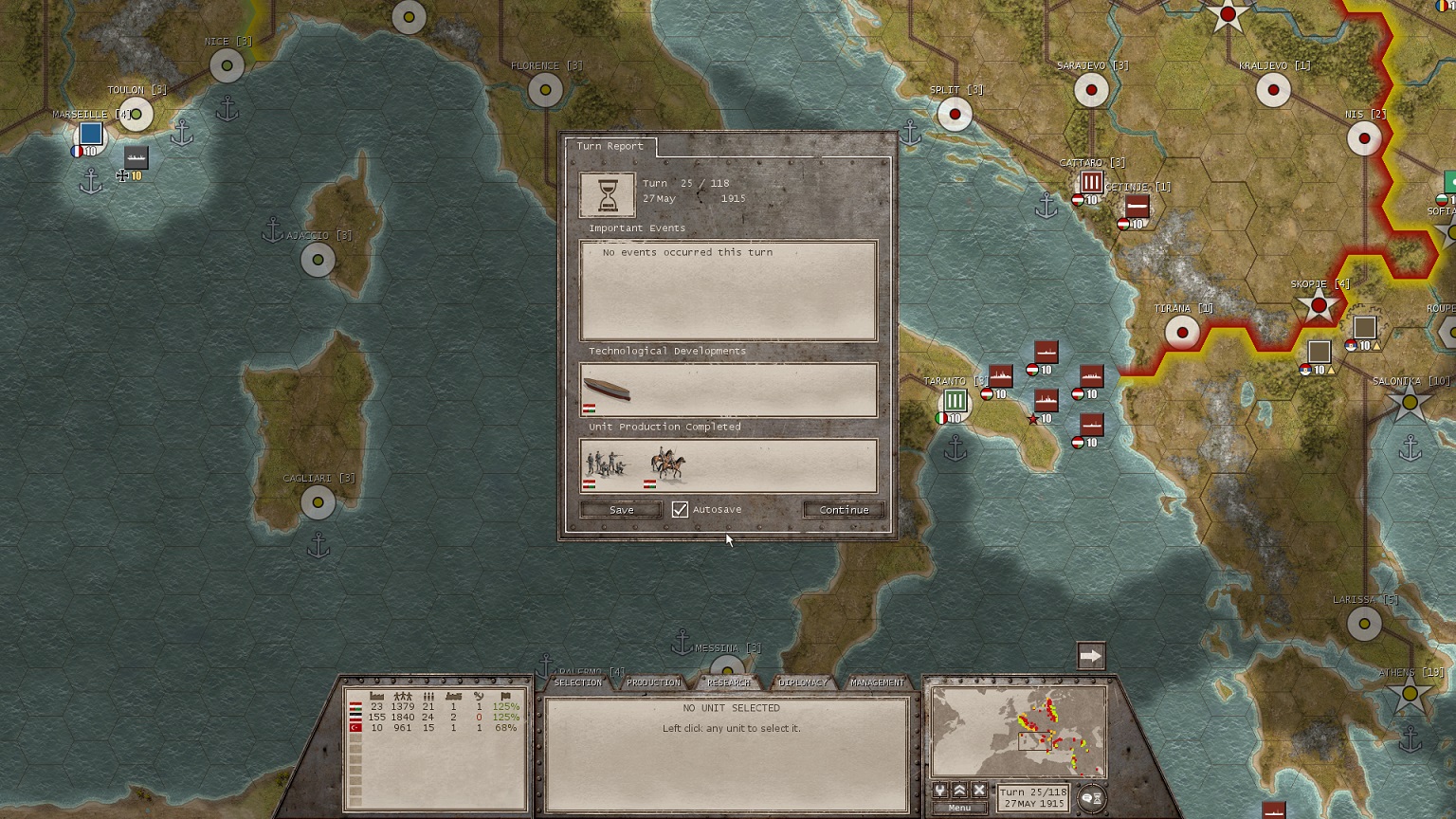Save the game from the Turn Report
1456x819 pixels.
pyautogui.click(x=621, y=510)
